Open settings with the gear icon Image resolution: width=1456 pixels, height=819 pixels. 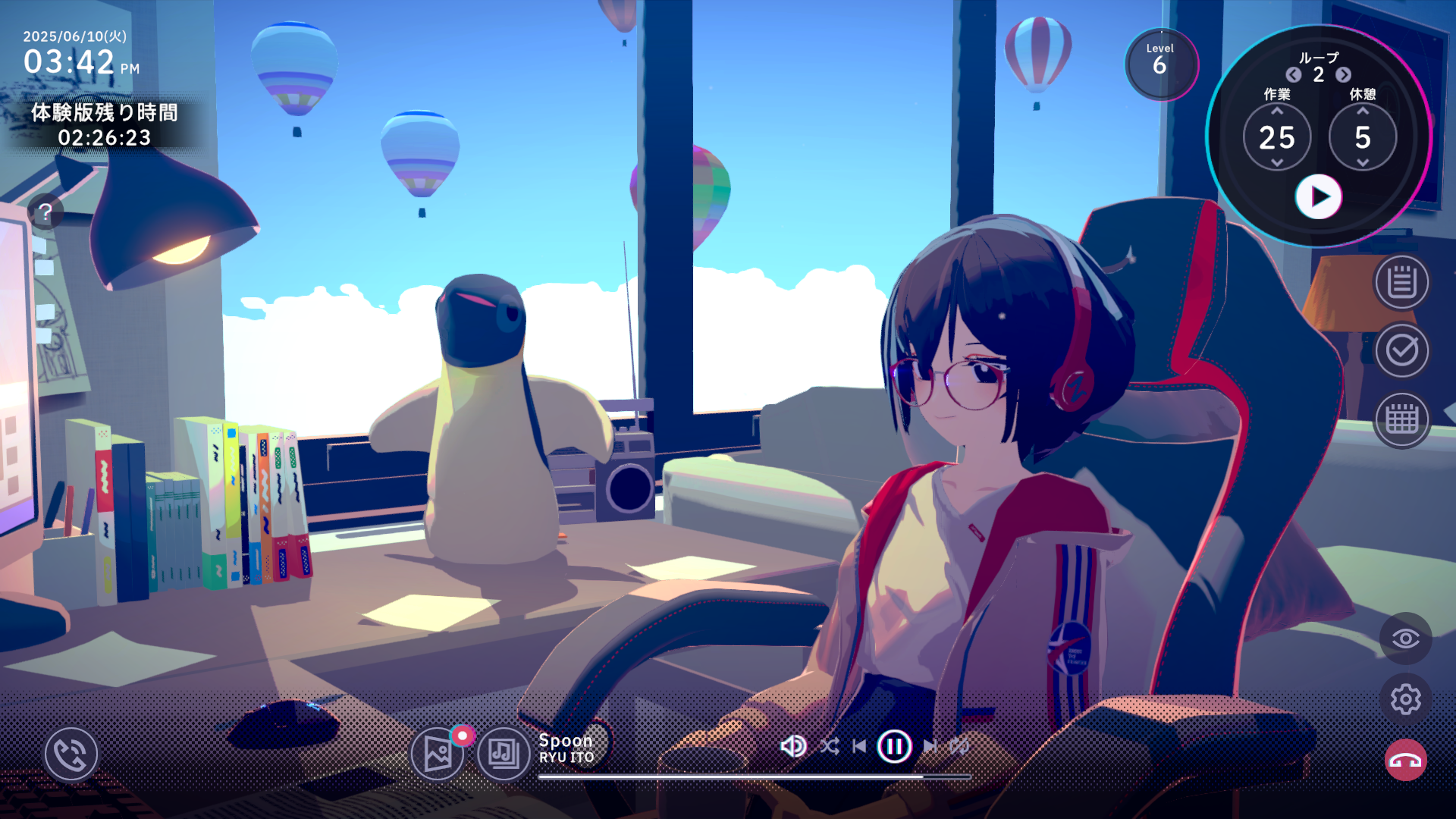1405,699
